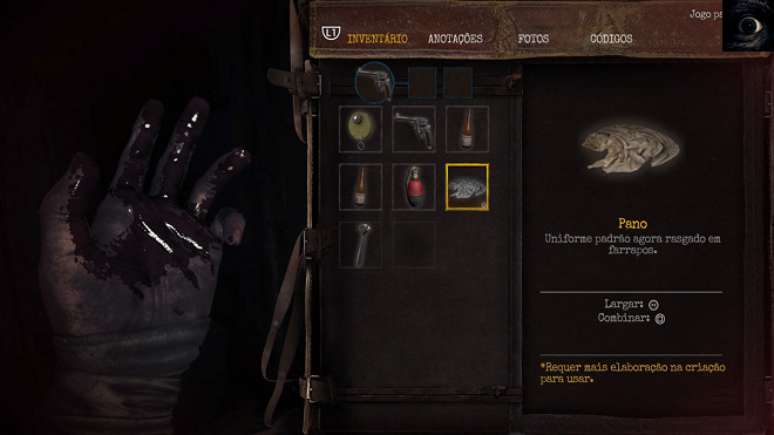Select the bottle slot left of the grenade
The height and width of the screenshot is (435, 774).
coord(360,186)
